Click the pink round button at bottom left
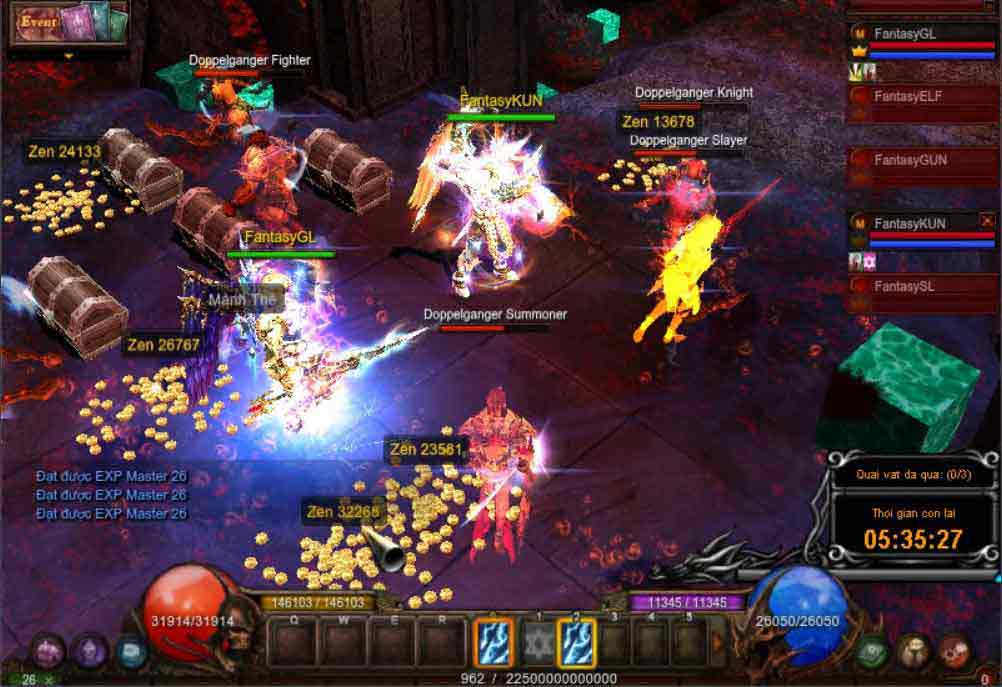This screenshot has height=687, width=1002. tap(47, 652)
